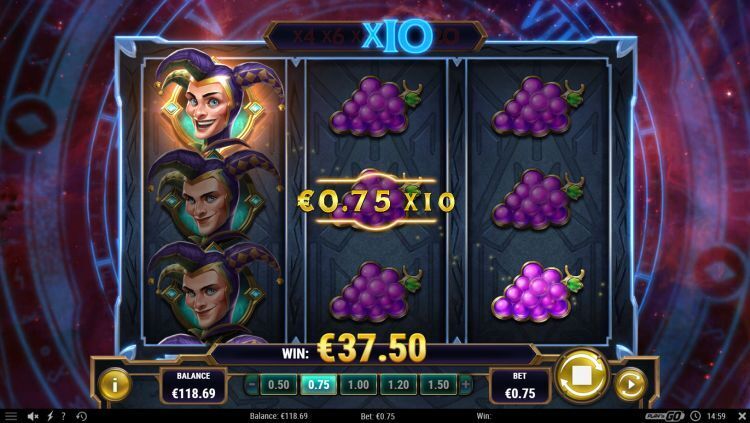Screen dimensions: 750x423
Task: Toggle sound with the speaker icon
Action: 33,416
